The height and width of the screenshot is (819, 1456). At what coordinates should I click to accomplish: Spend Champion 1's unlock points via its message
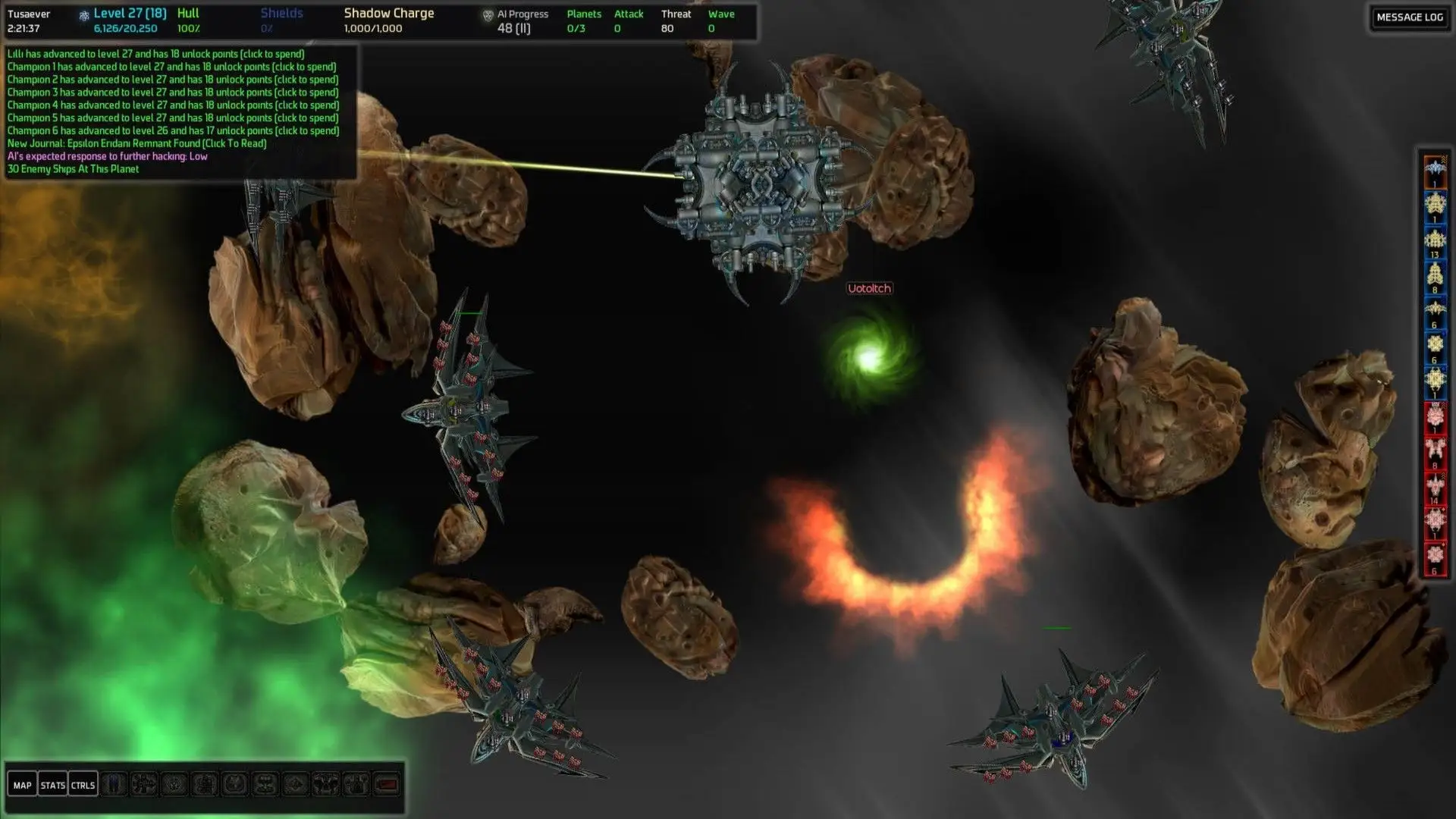click(x=171, y=67)
